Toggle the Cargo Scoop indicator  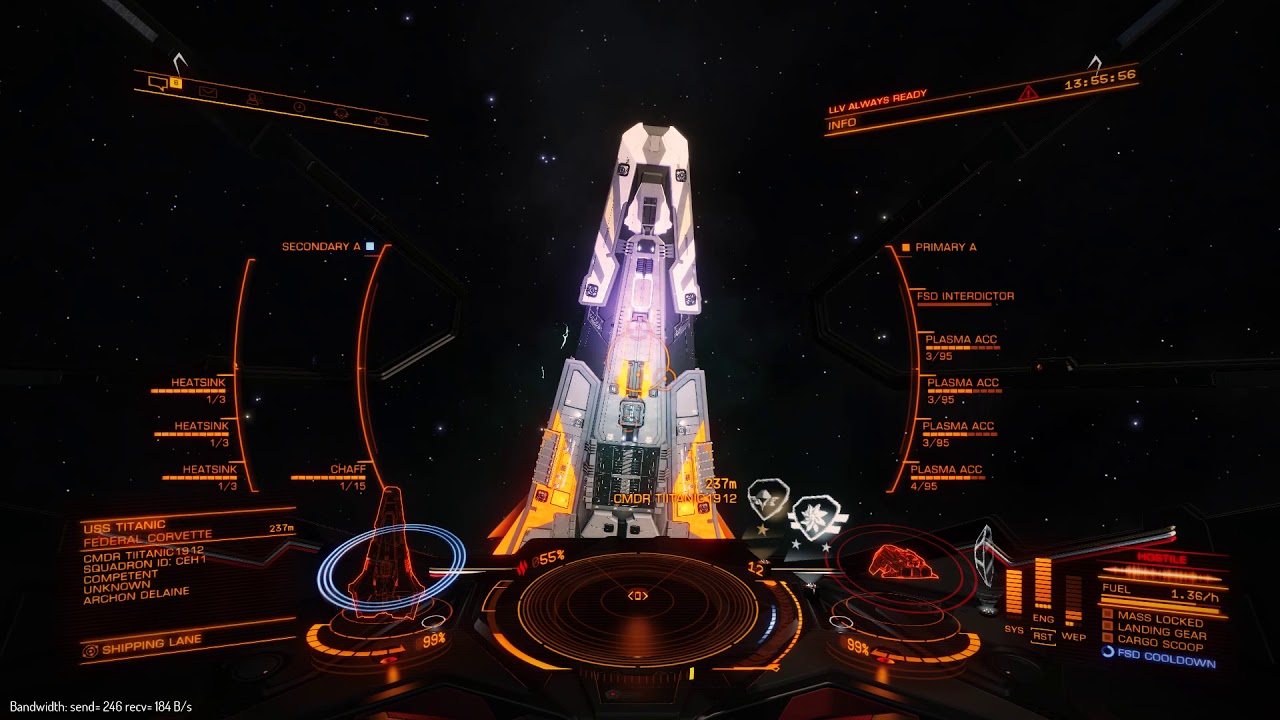[x=1160, y=645]
